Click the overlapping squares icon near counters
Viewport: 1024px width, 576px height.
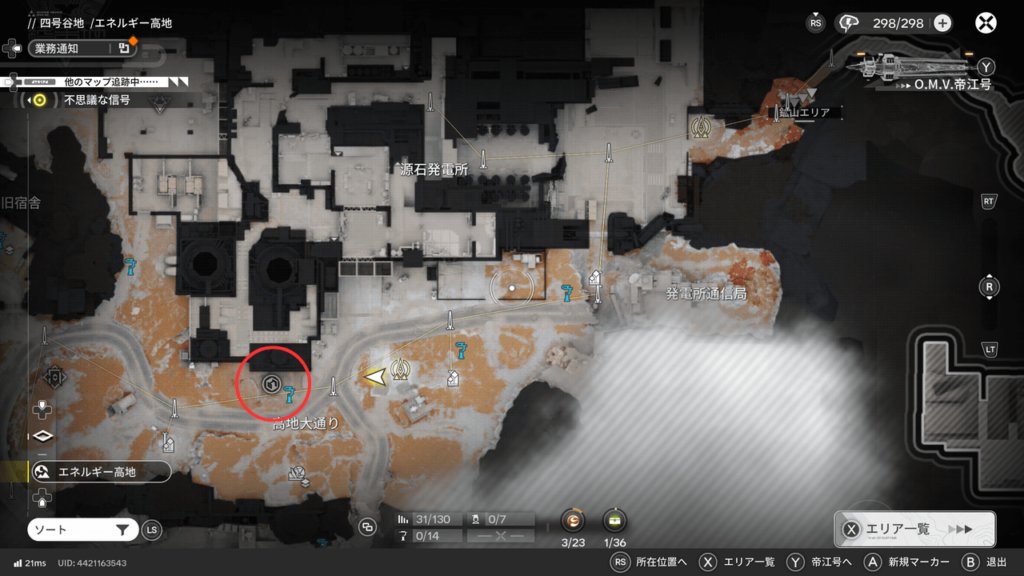pyautogui.click(x=367, y=527)
